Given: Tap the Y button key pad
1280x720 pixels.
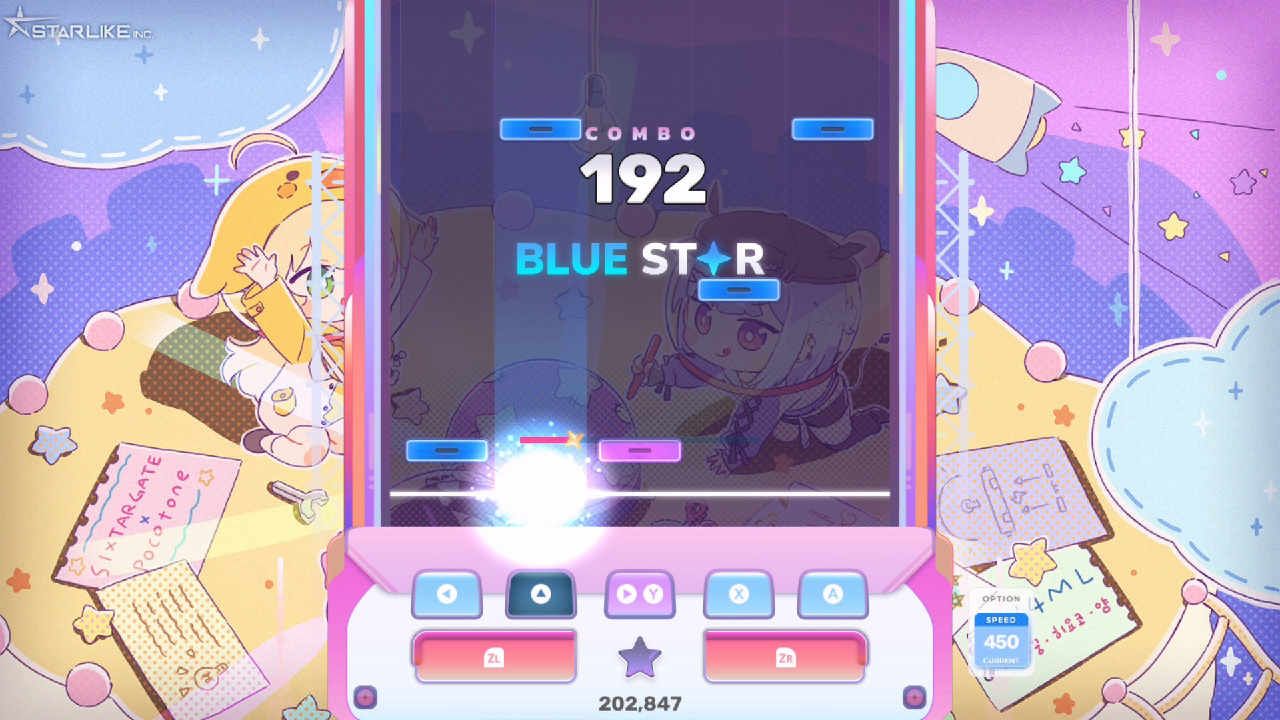Looking at the screenshot, I should 639,595.
